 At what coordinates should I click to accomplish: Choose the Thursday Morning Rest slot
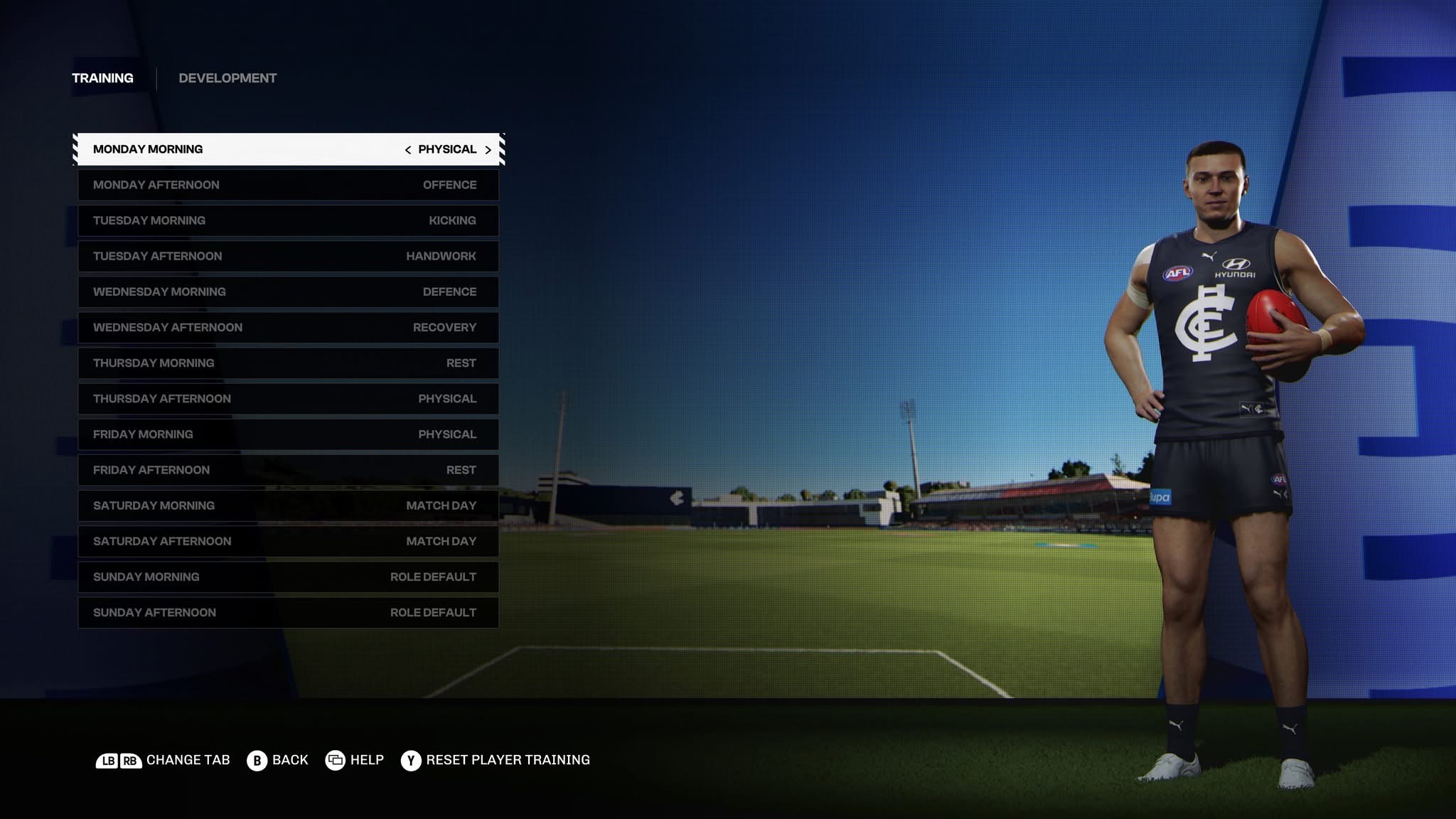pos(288,363)
